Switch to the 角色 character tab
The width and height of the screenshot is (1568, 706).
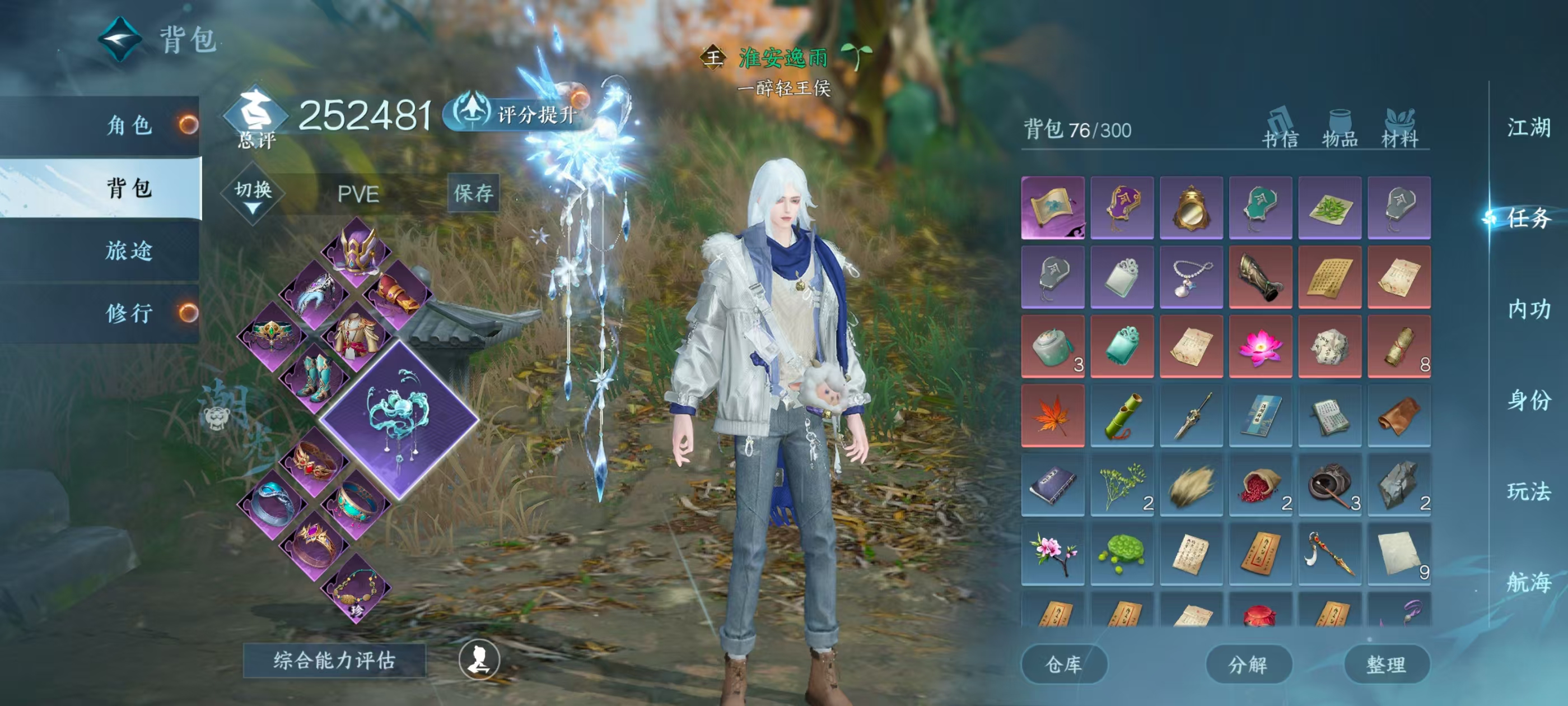coord(129,126)
